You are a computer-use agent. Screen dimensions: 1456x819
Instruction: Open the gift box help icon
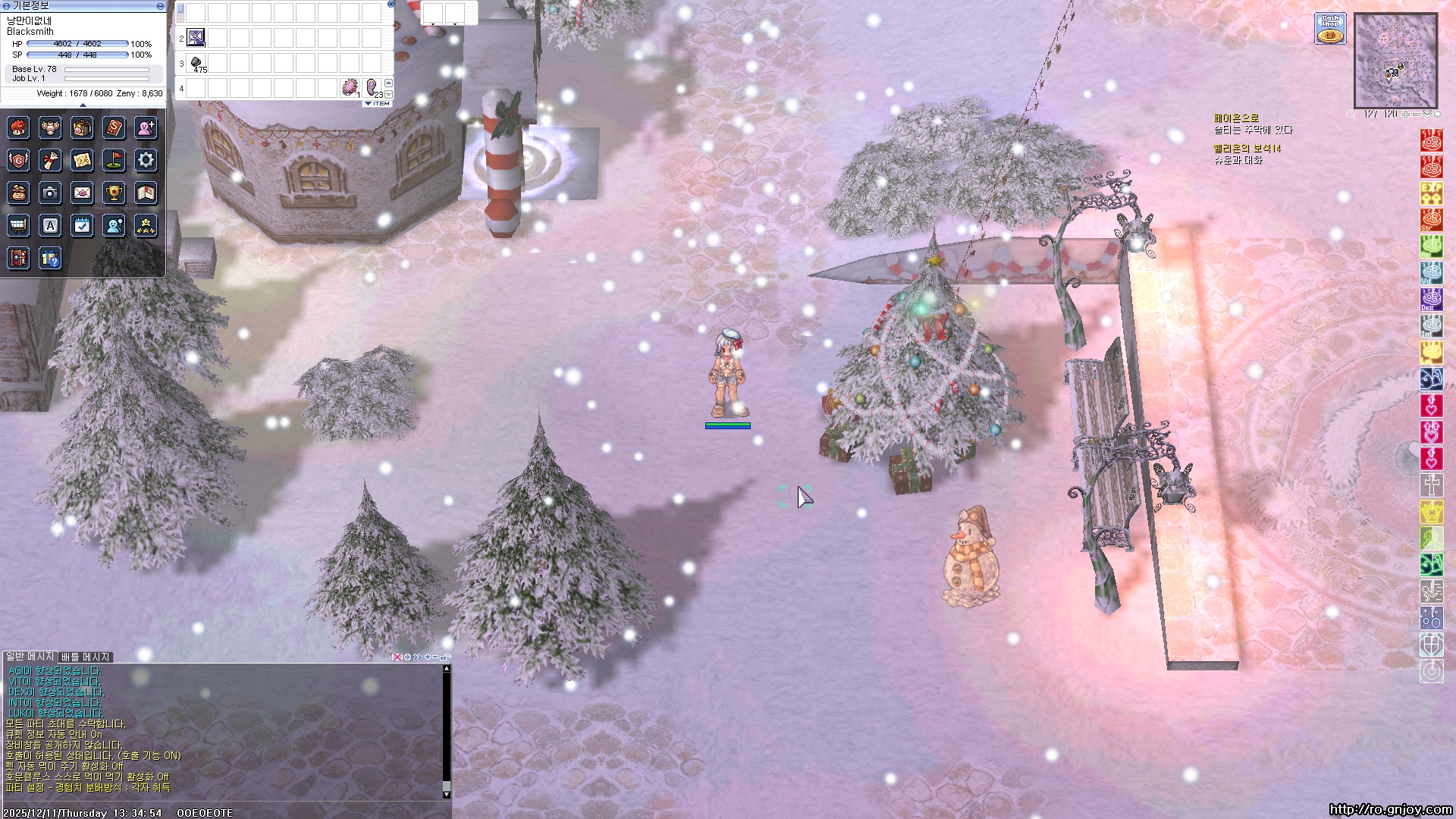click(50, 259)
